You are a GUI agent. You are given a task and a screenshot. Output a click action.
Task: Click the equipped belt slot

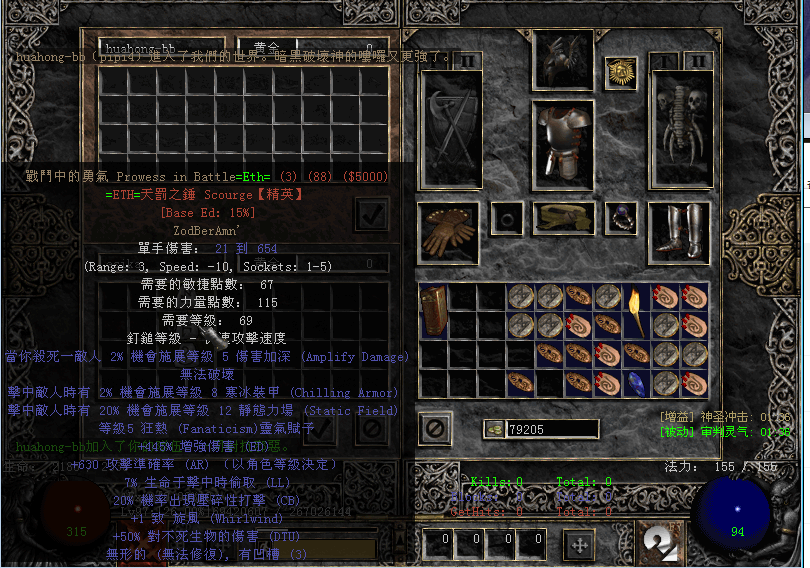coord(563,217)
